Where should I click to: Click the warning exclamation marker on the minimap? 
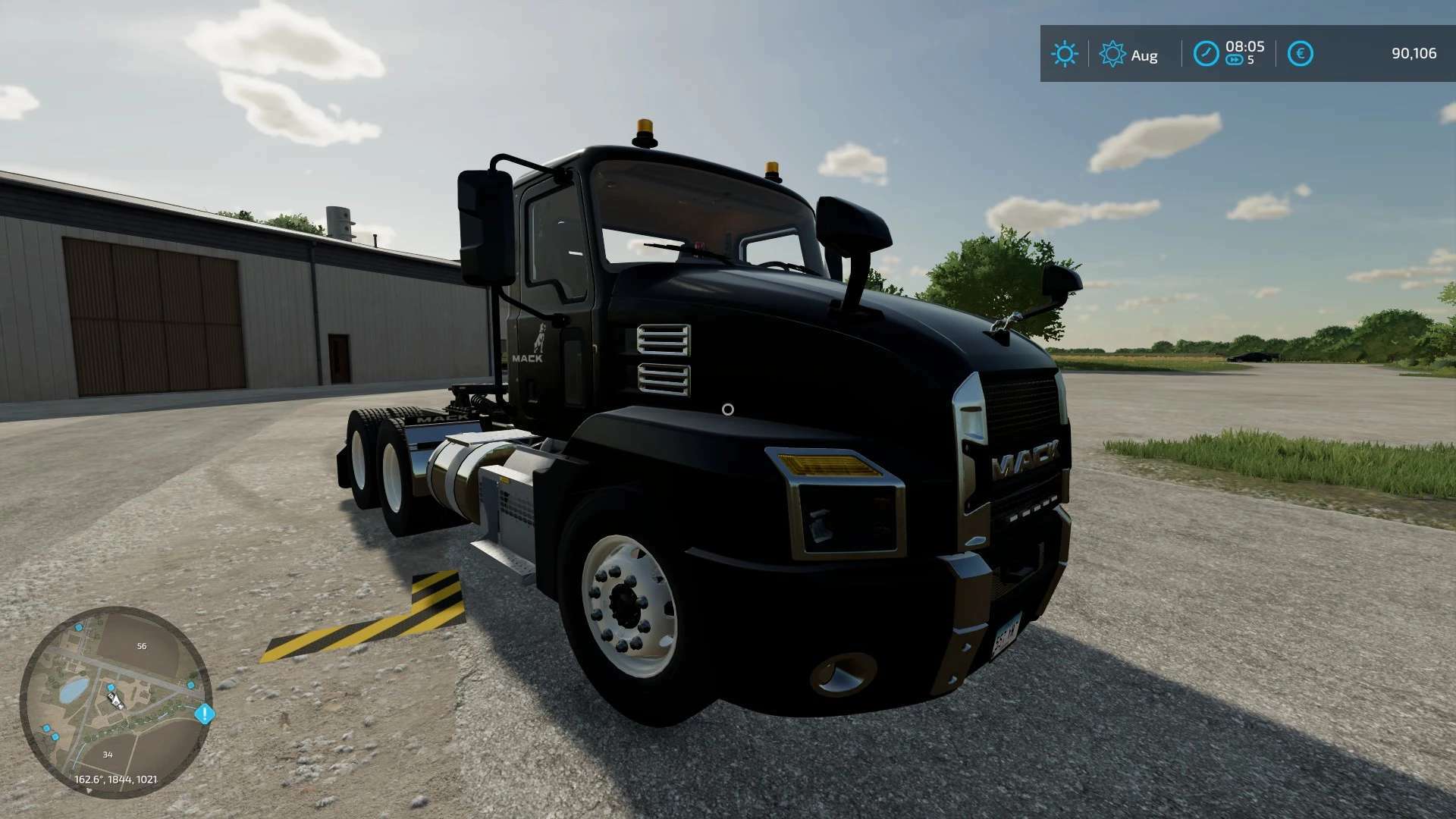click(205, 714)
